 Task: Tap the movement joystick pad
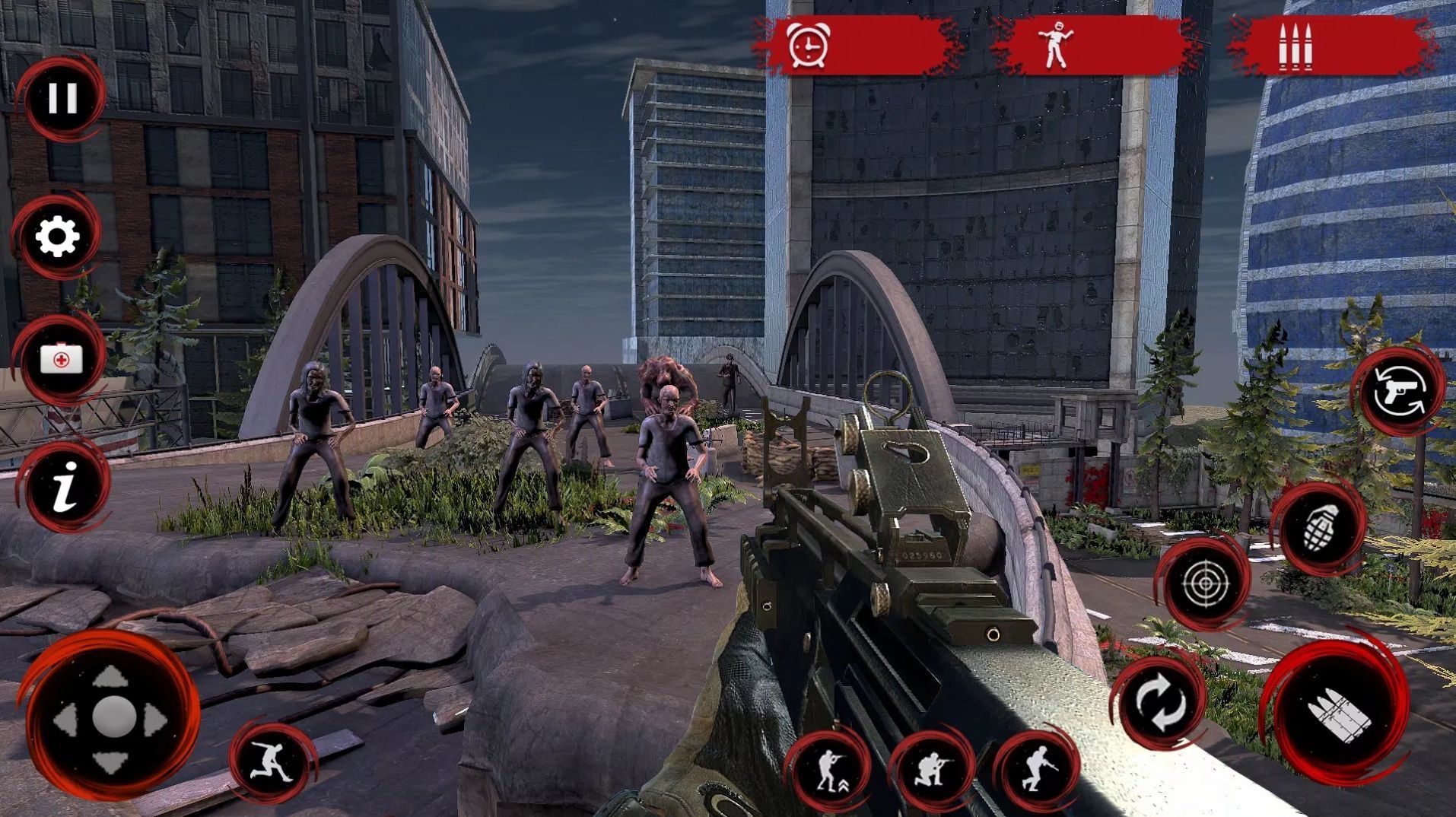click(x=112, y=717)
